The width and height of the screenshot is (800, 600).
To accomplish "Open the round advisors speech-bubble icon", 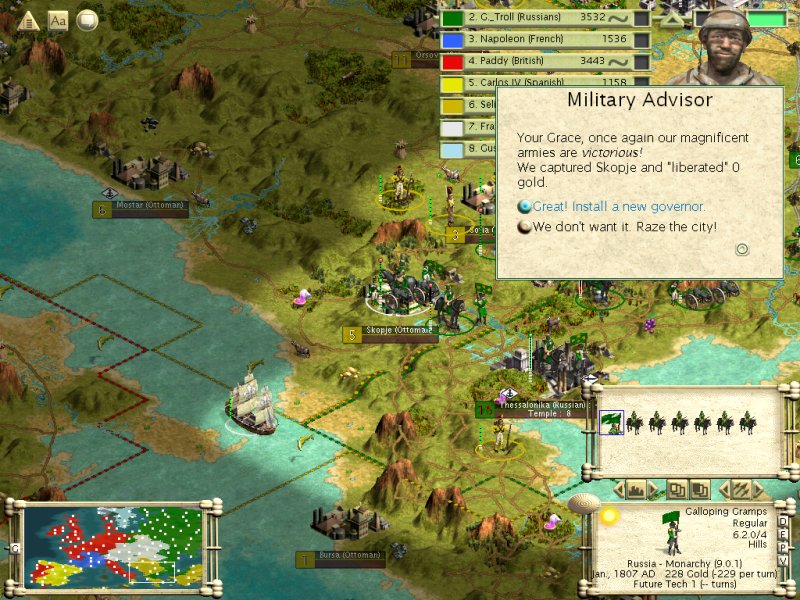I will [87, 19].
